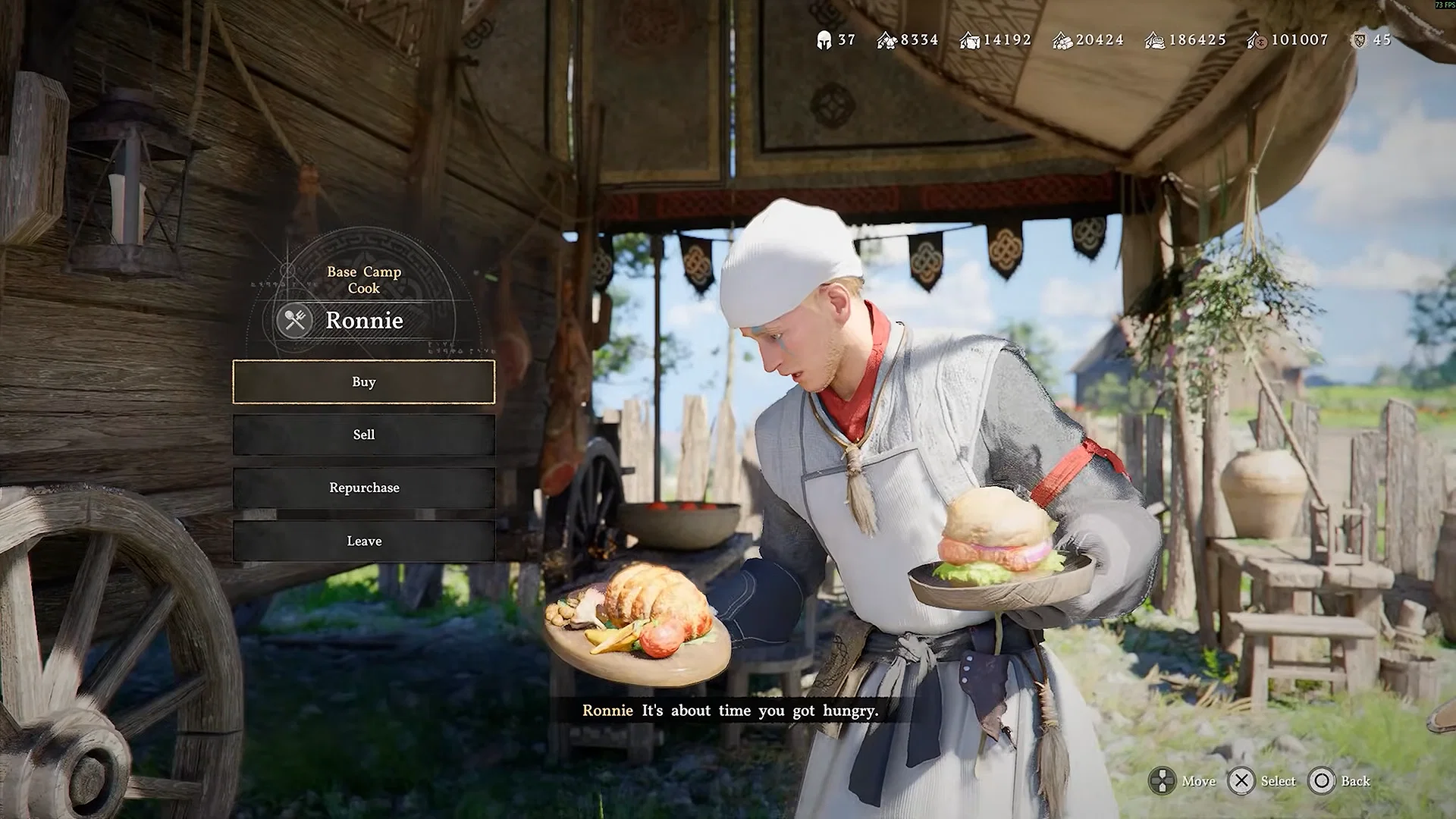Viewport: 1456px width, 819px height.
Task: Open the Repurchase menu entry
Action: pos(364,488)
